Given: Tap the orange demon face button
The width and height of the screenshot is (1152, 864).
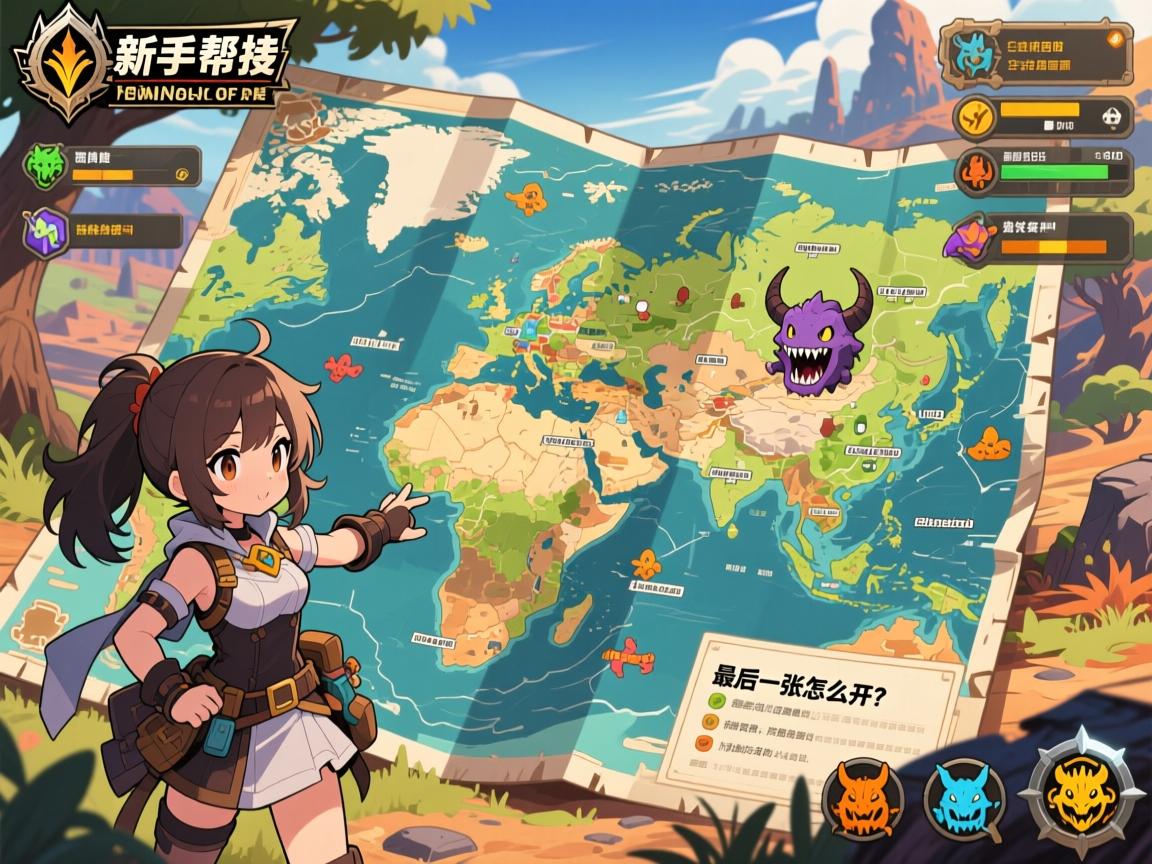Looking at the screenshot, I should click(x=862, y=797).
